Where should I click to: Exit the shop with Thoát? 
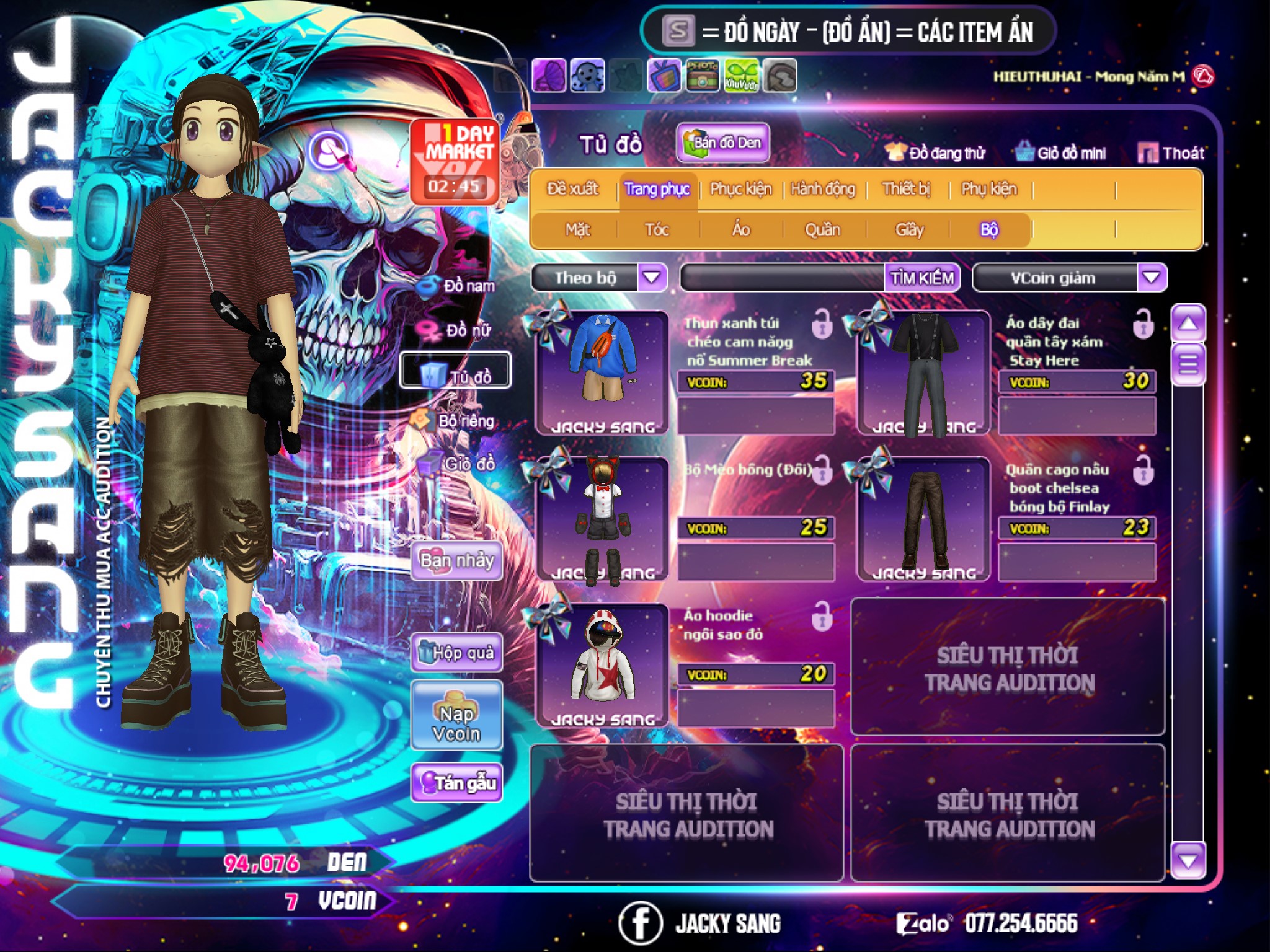pyautogui.click(x=1171, y=153)
